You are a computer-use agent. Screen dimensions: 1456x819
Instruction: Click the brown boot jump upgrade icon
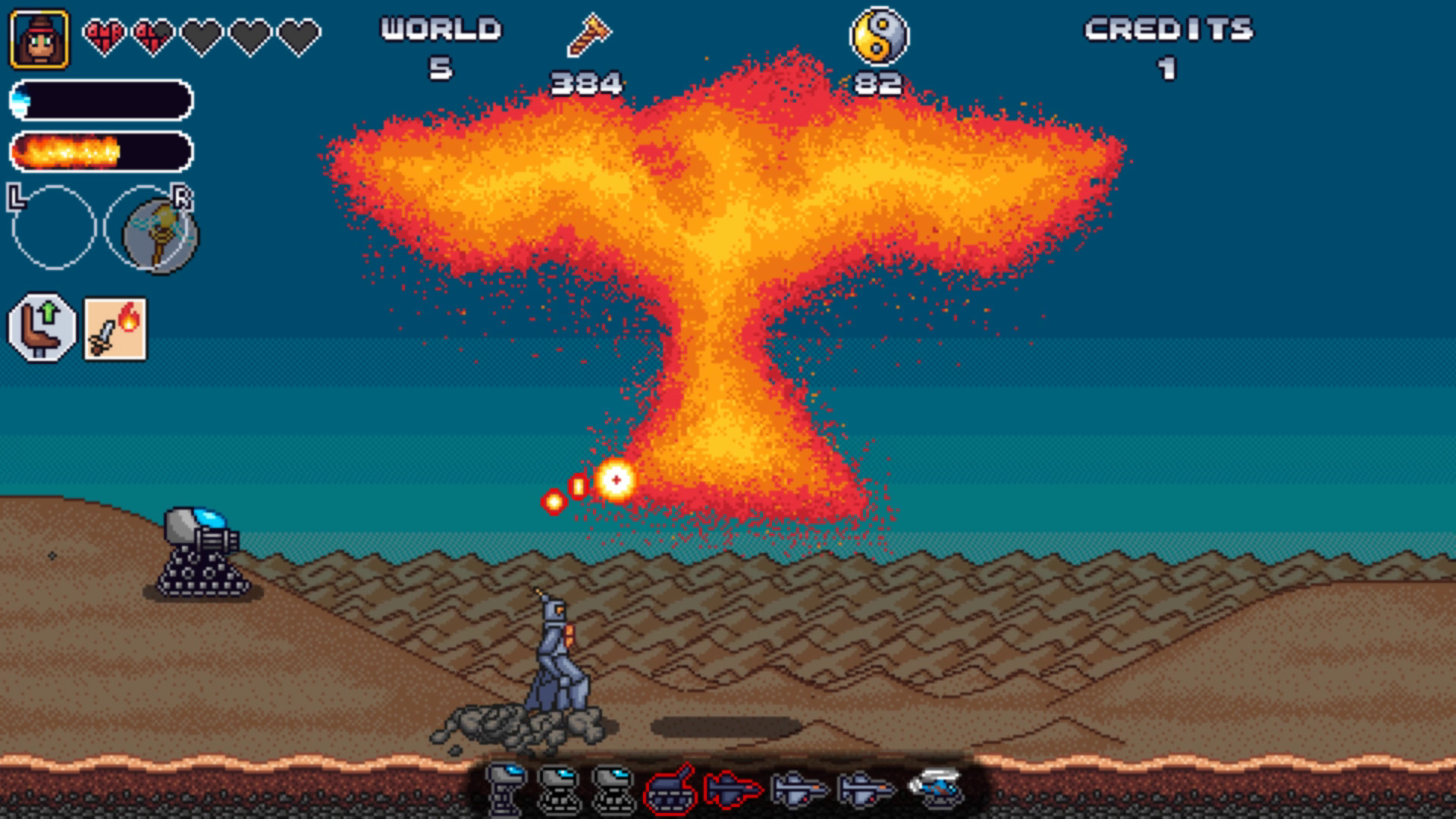[43, 328]
